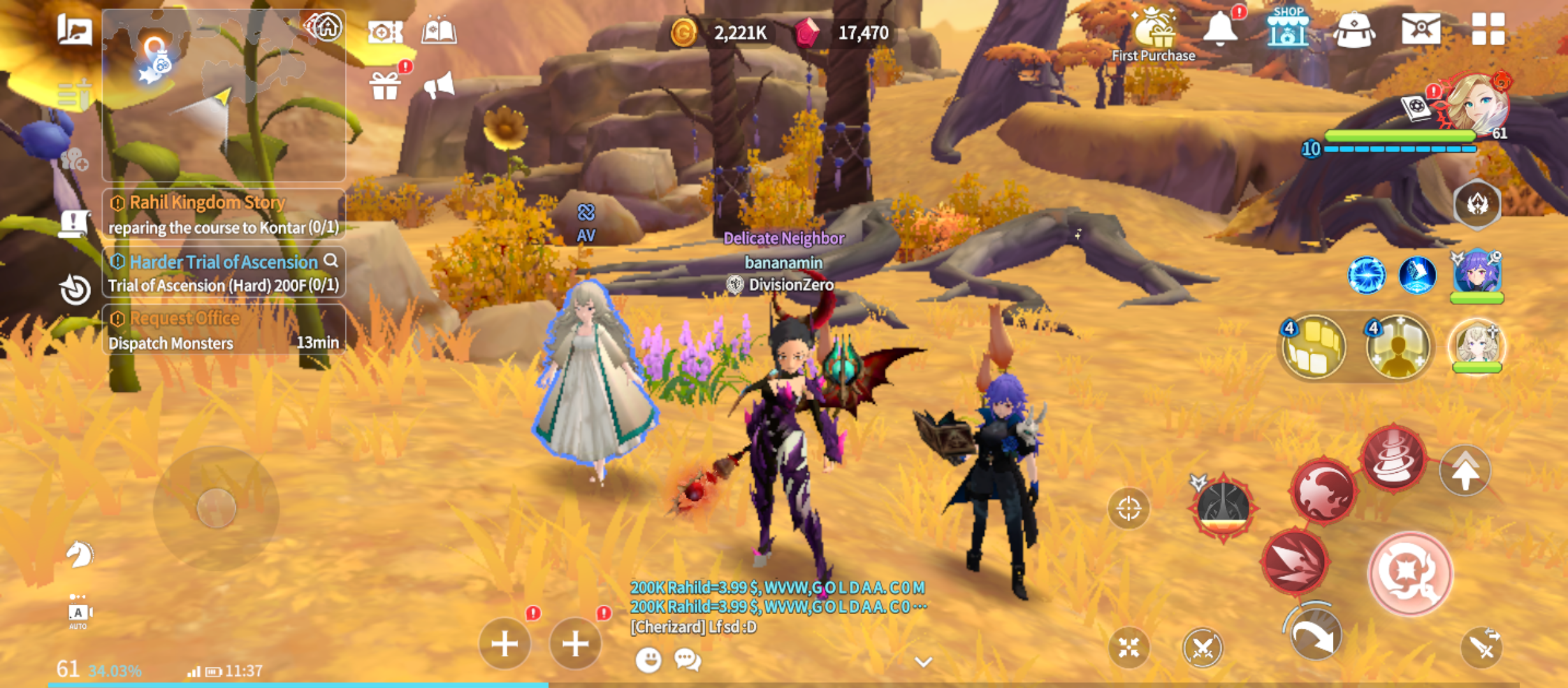Open the backpack inventory
Screen dimensions: 1568x688
click(x=1354, y=30)
